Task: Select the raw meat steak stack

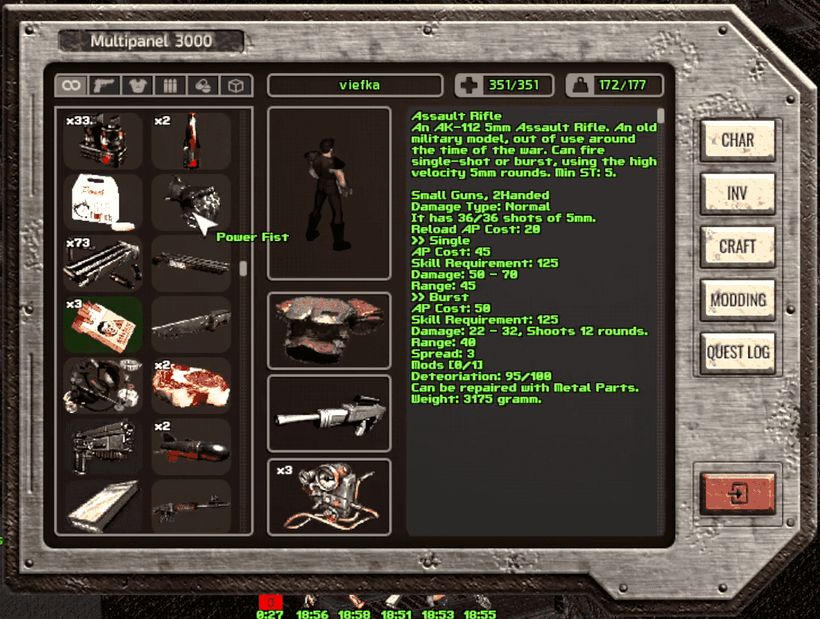Action: pyautogui.click(x=191, y=385)
